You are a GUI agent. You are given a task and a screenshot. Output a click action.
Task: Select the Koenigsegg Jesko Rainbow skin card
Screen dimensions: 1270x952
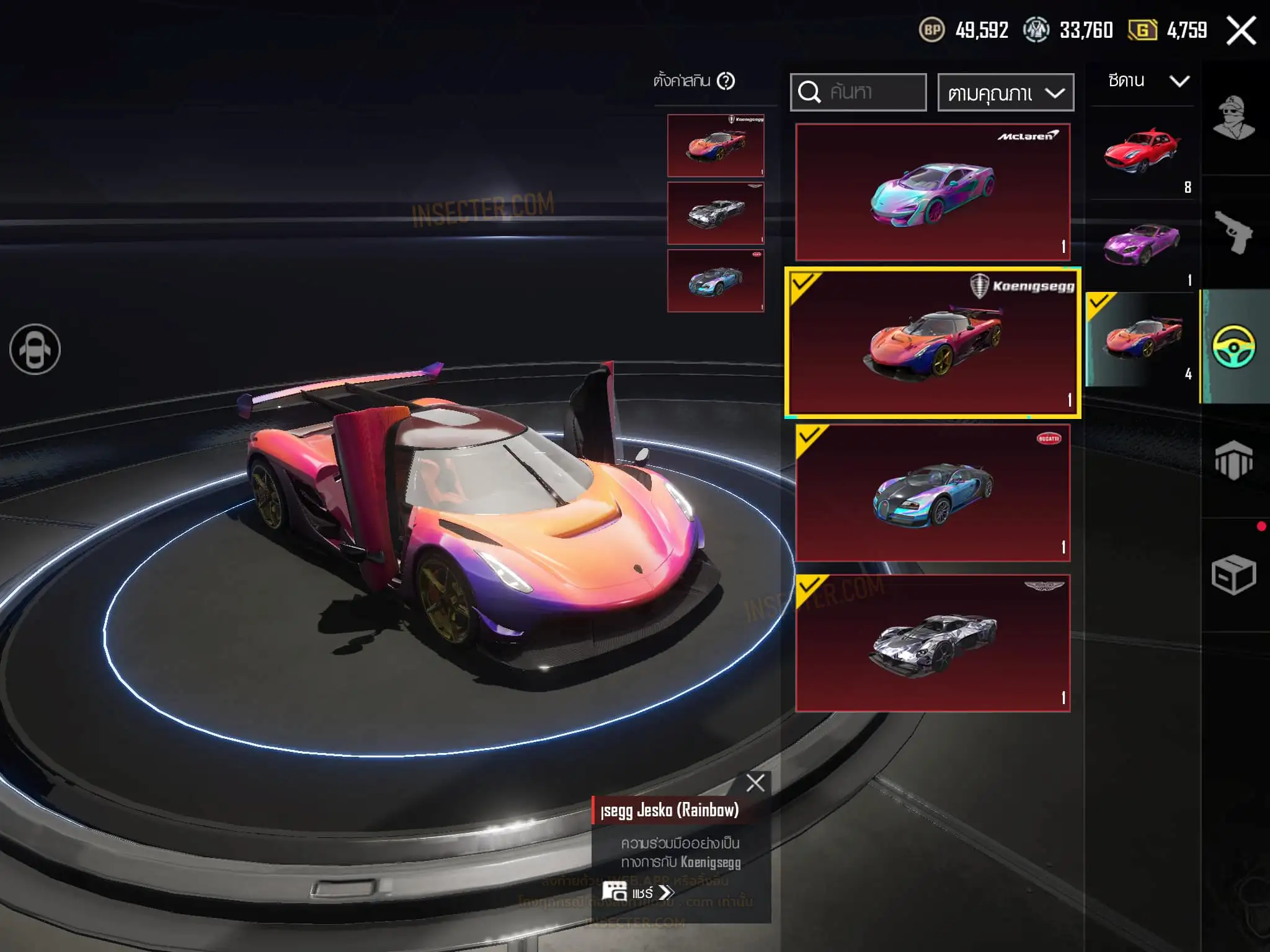pyautogui.click(x=933, y=343)
